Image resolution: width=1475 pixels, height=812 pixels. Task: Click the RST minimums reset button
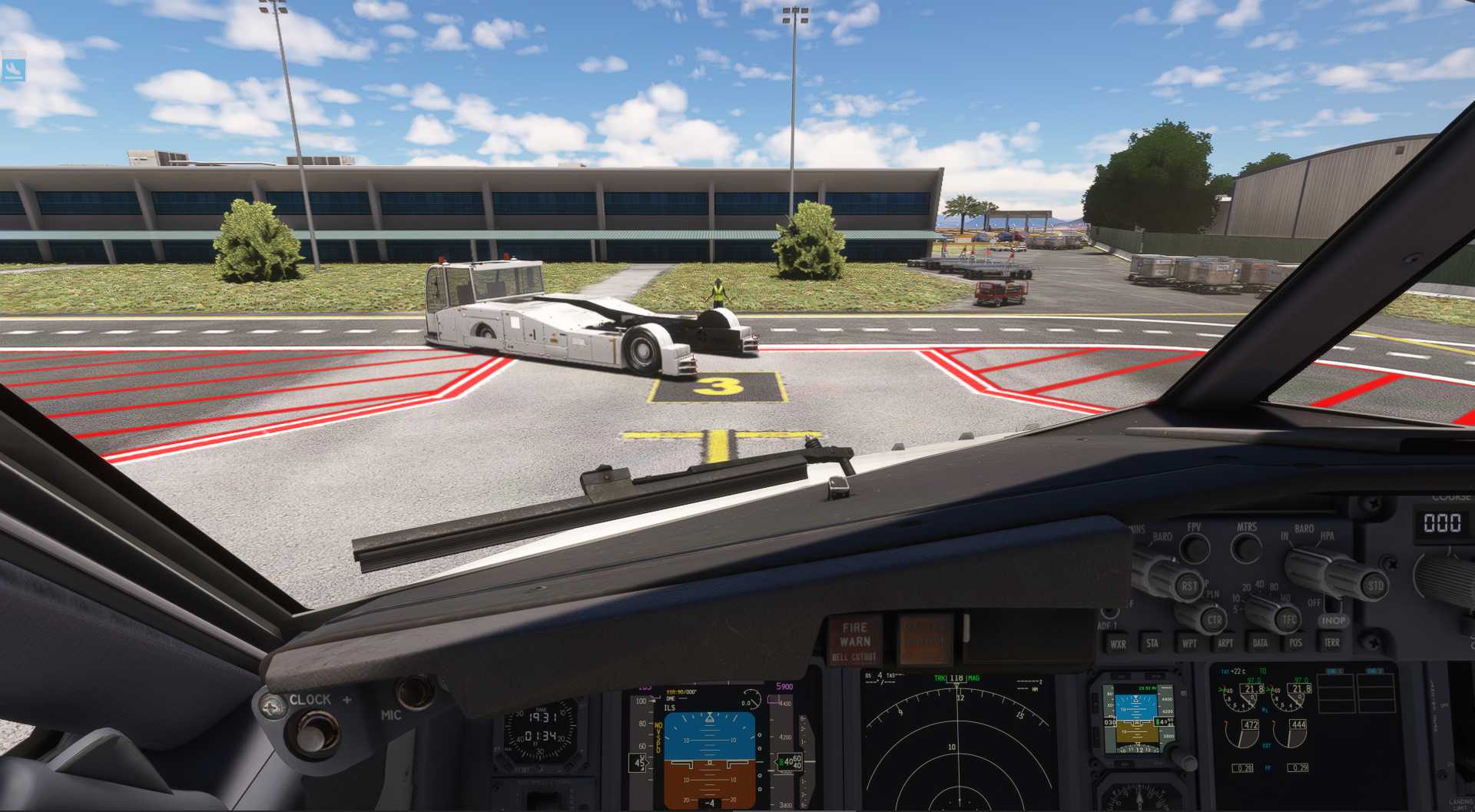1188,586
